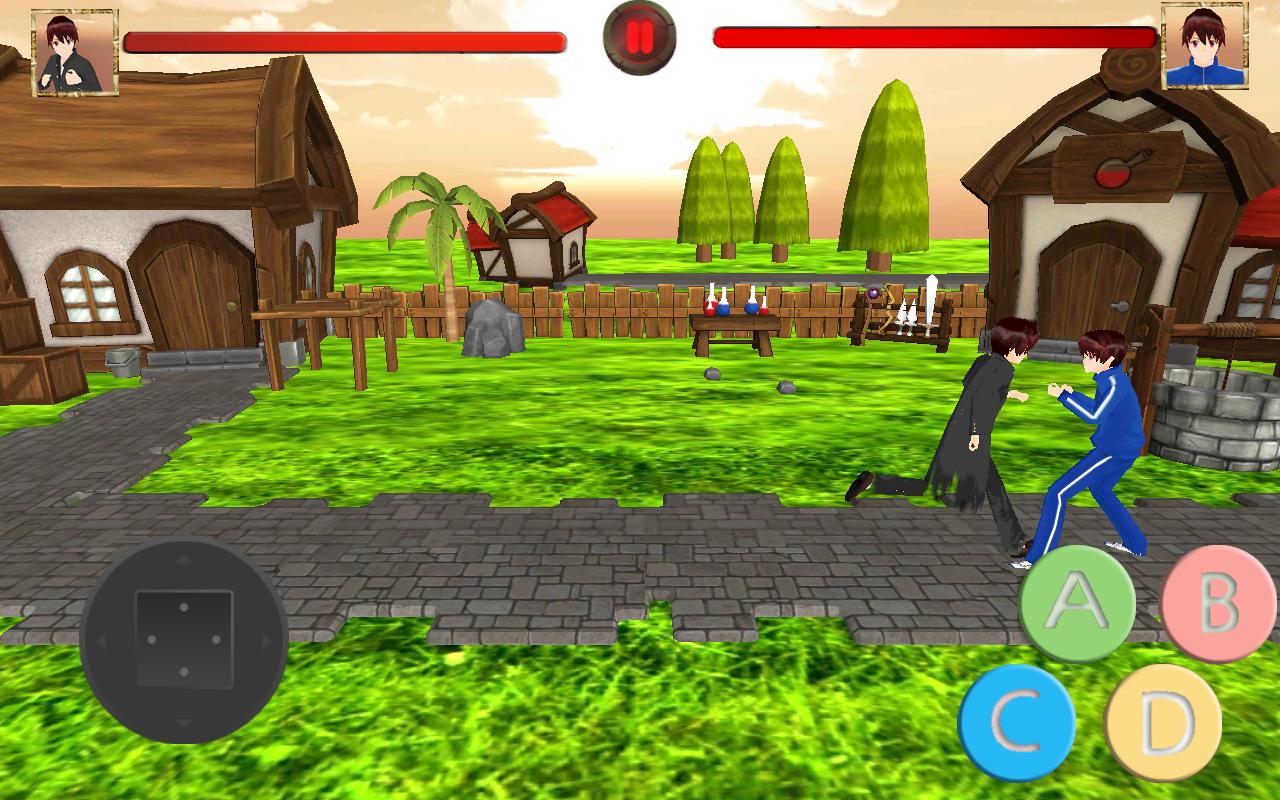Tap the pause icon at top center
The width and height of the screenshot is (1280, 800).
point(640,40)
